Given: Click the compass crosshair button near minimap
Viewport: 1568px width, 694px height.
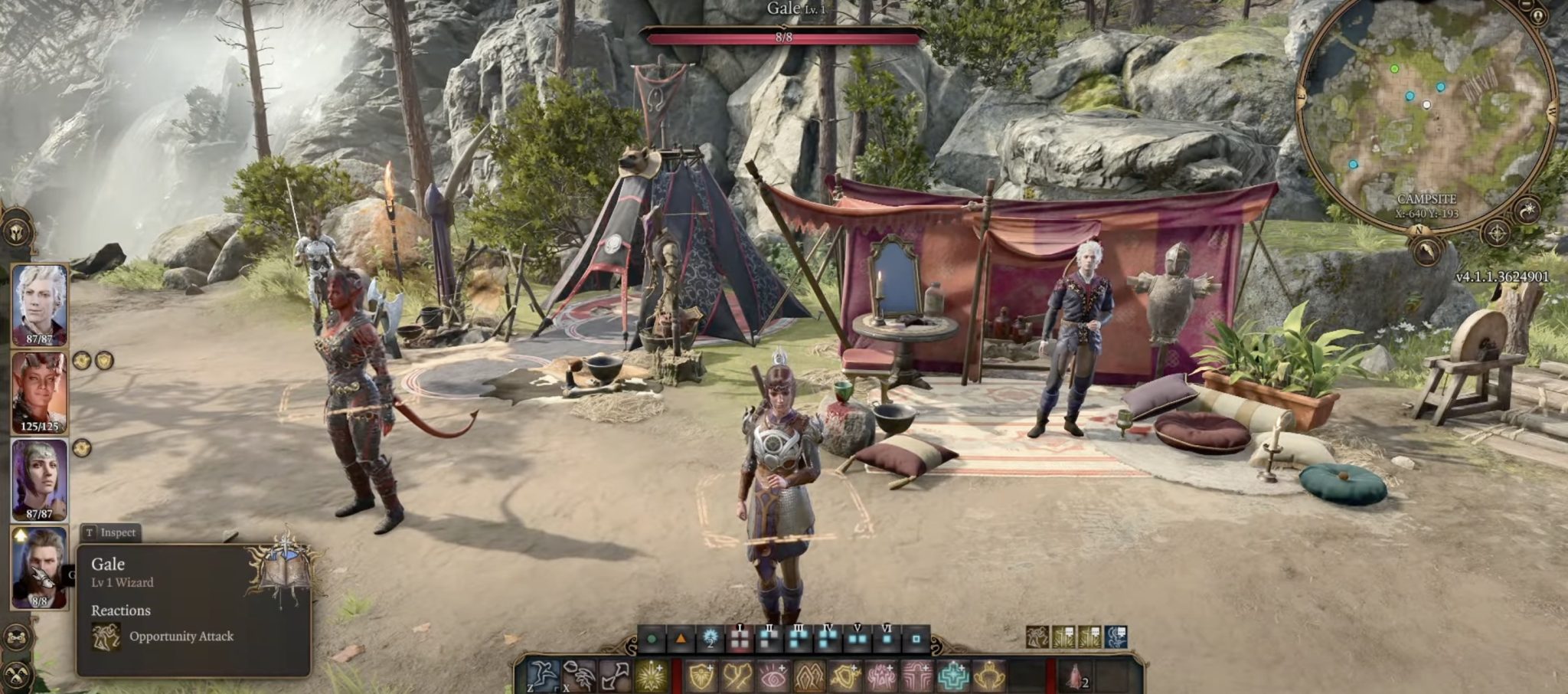Looking at the screenshot, I should (1496, 232).
